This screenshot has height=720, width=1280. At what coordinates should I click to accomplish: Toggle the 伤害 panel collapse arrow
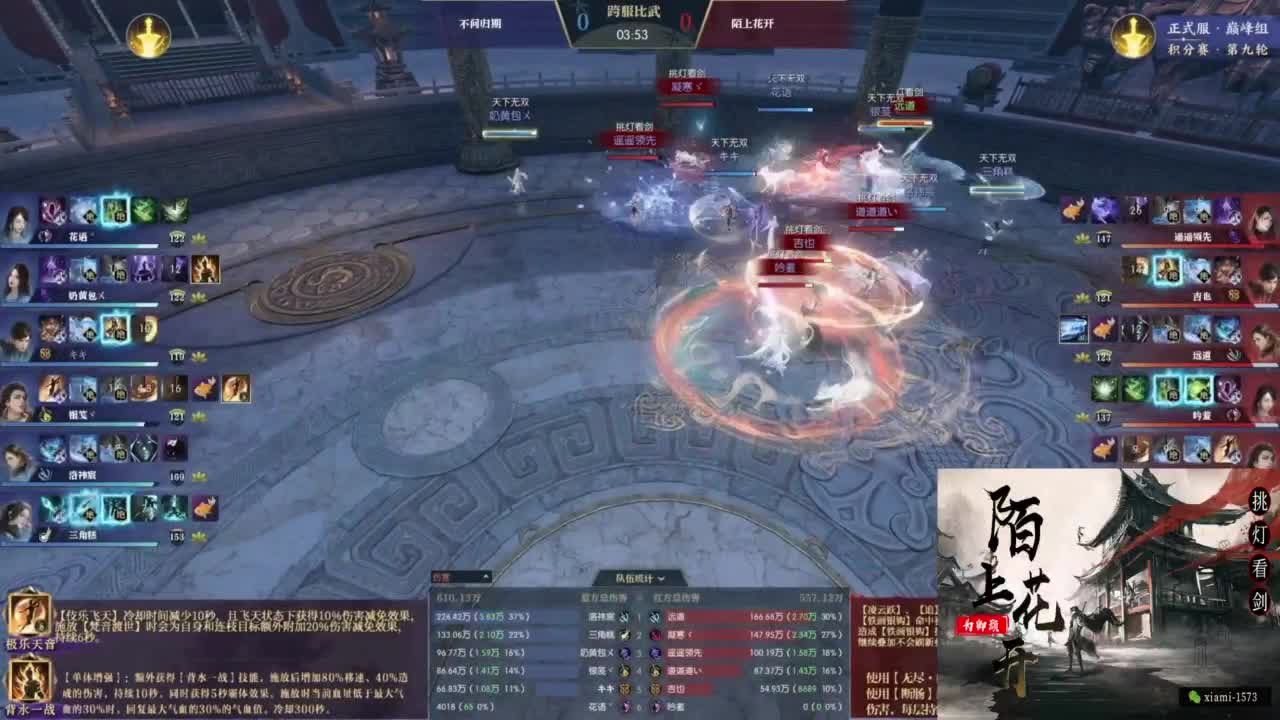[x=485, y=575]
